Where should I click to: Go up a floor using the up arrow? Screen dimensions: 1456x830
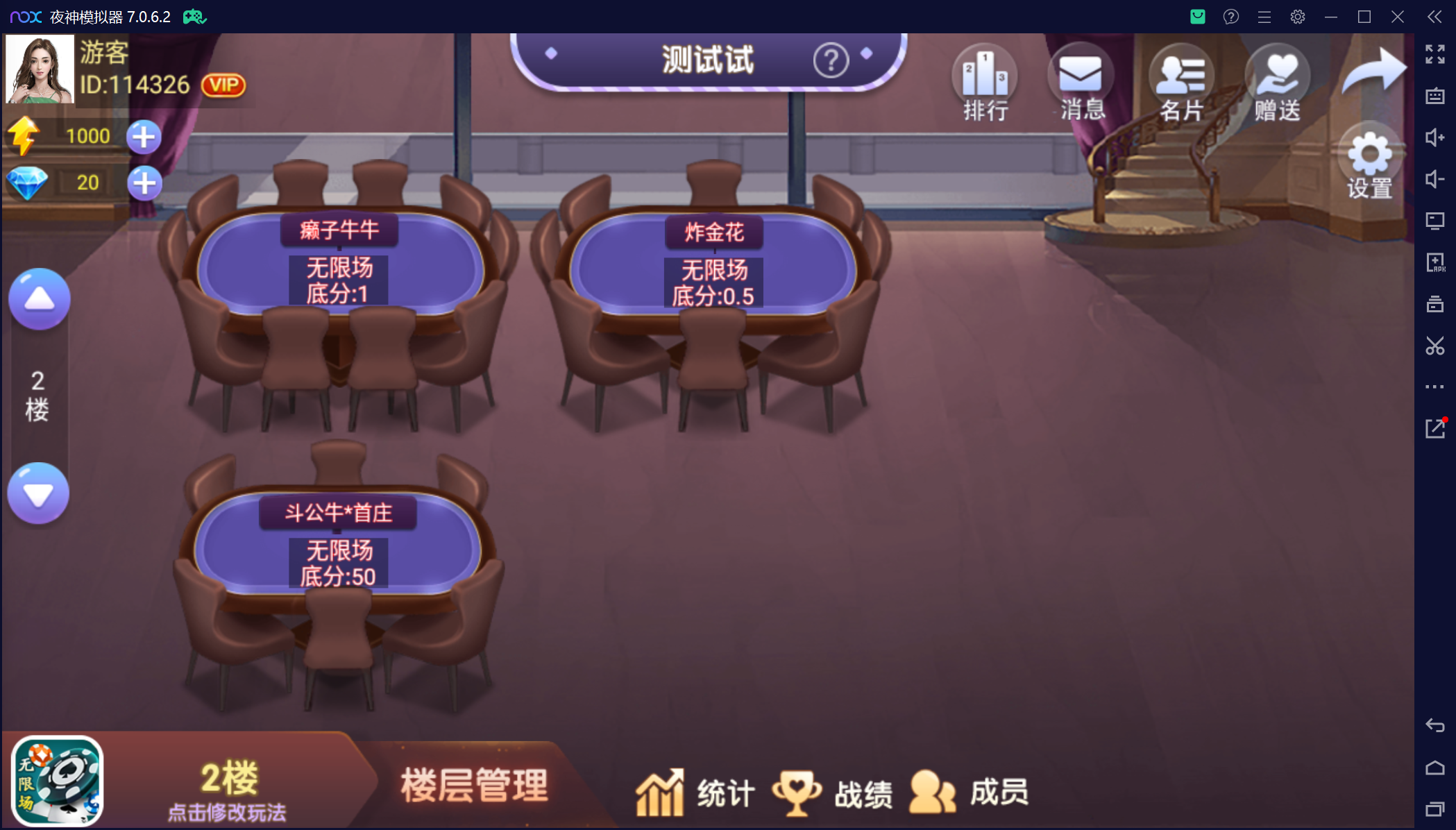(x=39, y=298)
